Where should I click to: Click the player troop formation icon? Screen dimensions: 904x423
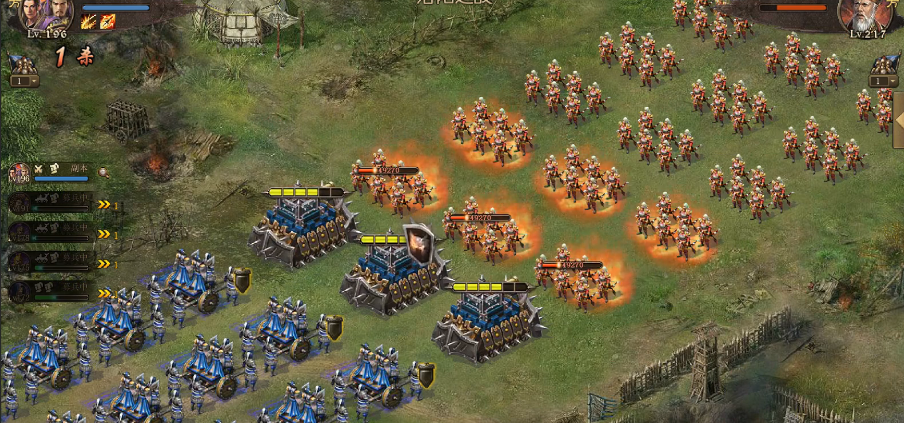click(x=22, y=64)
